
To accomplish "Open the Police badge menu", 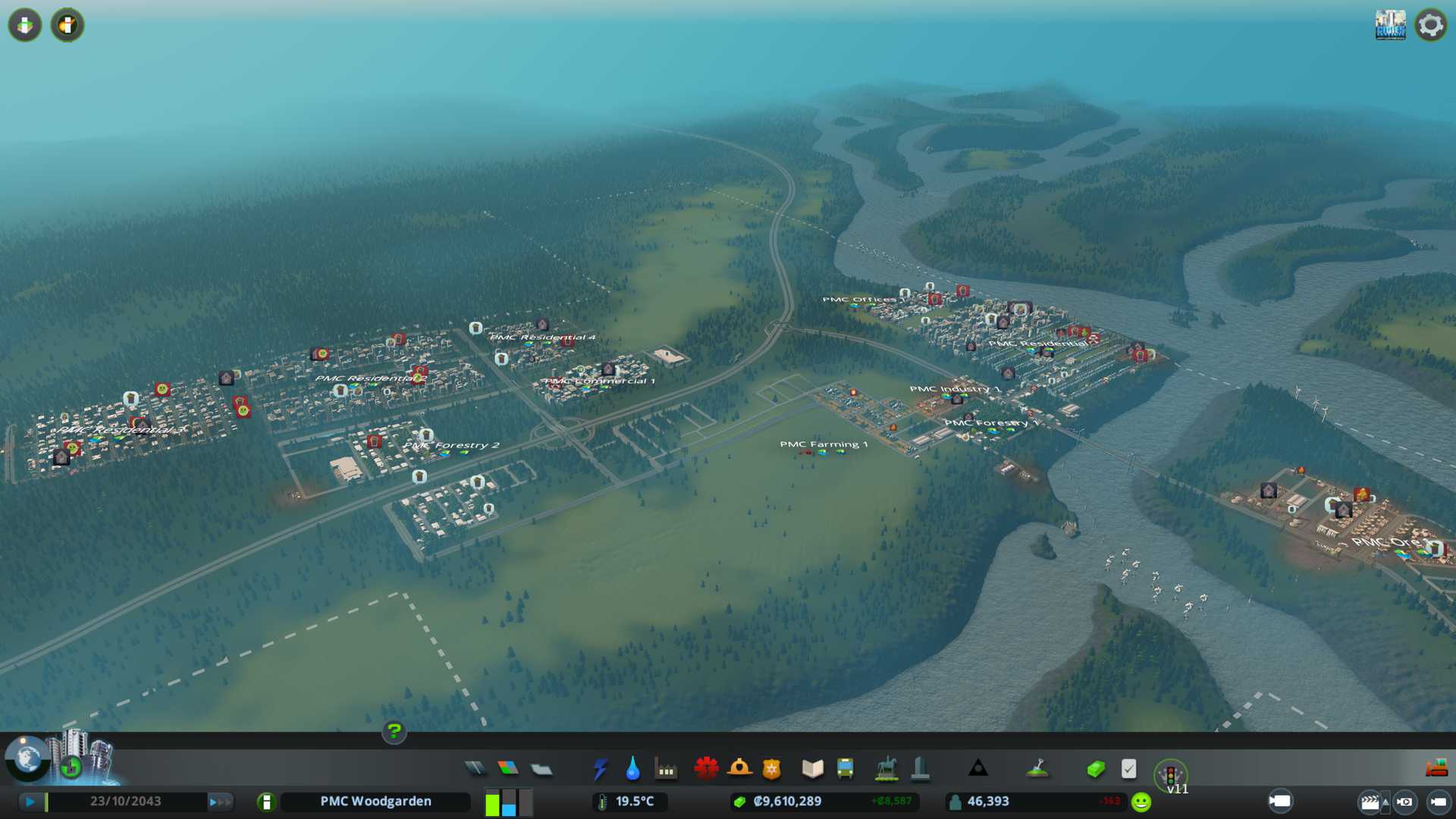I will [772, 769].
